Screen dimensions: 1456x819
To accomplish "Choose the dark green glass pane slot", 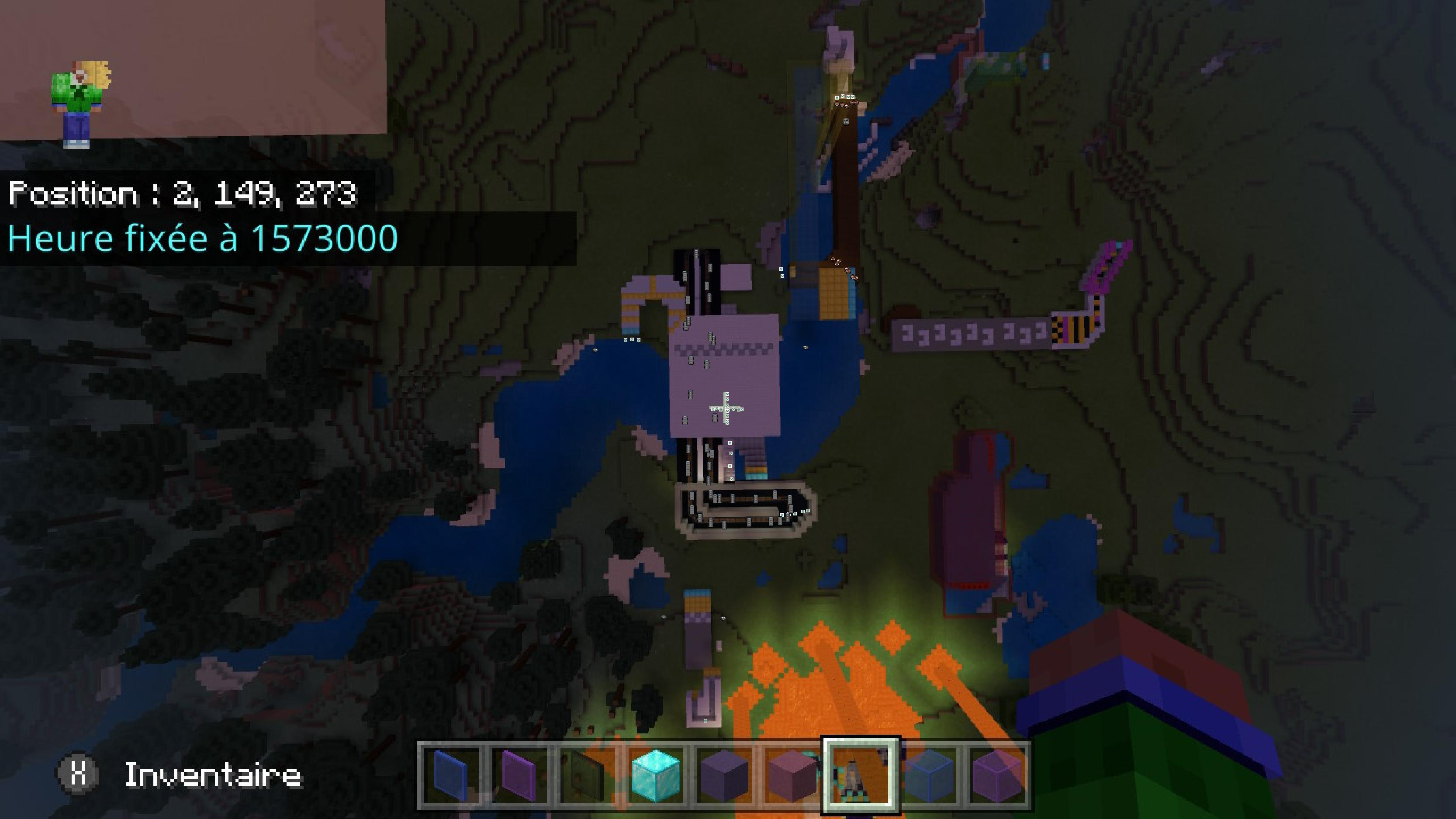I will pyautogui.click(x=588, y=775).
